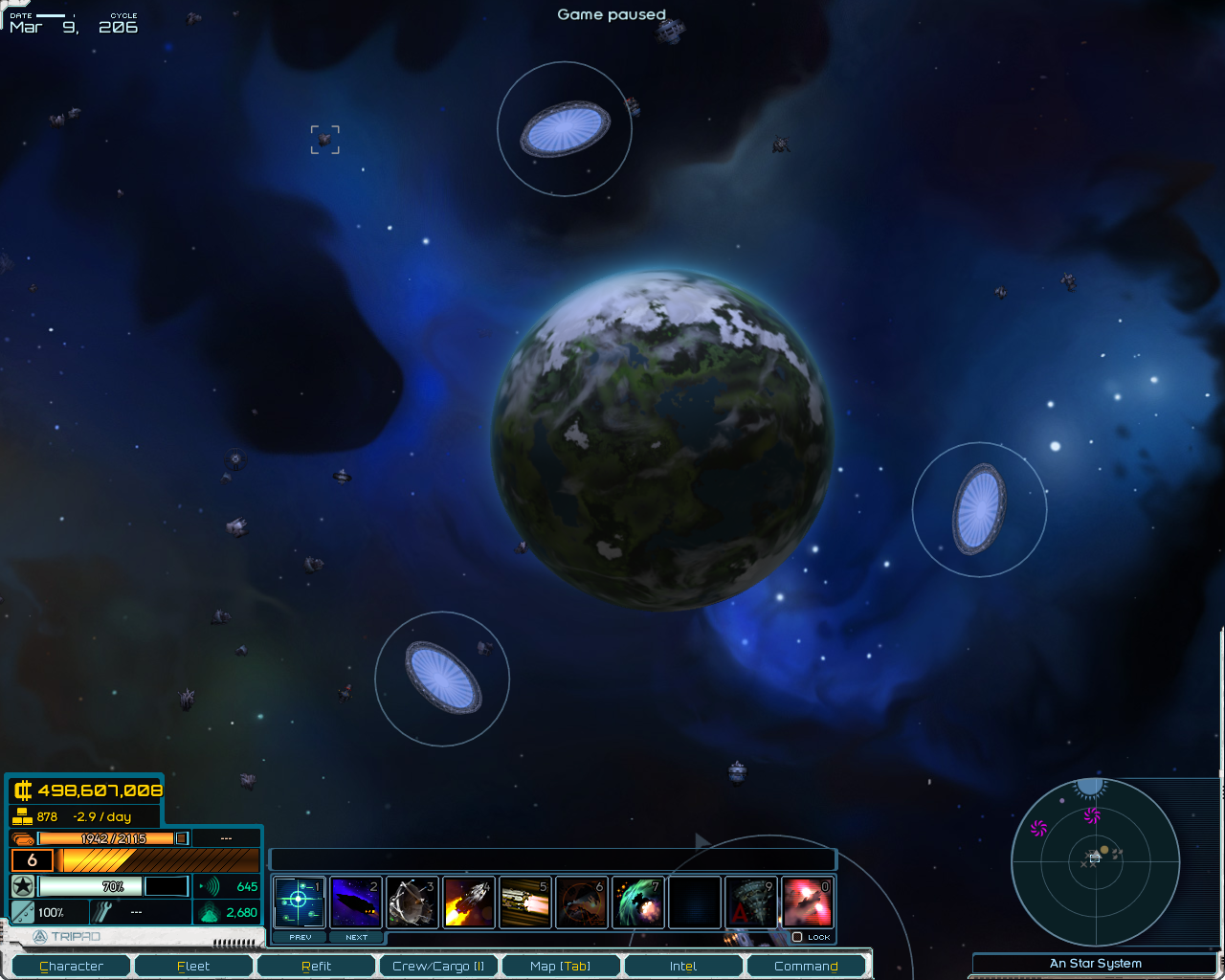The height and width of the screenshot is (980, 1225).
Task: Activate ability slot 3 sensor dish icon
Action: [412, 902]
